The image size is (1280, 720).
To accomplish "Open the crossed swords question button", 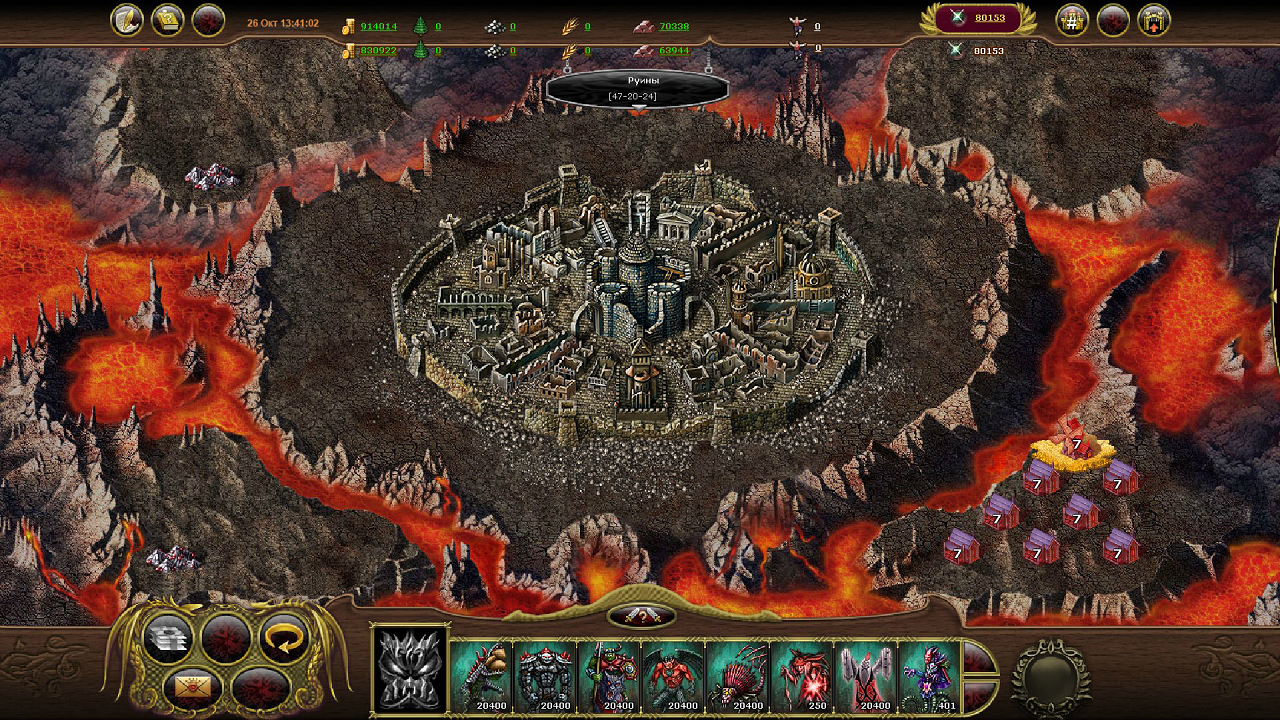I will 641,616.
